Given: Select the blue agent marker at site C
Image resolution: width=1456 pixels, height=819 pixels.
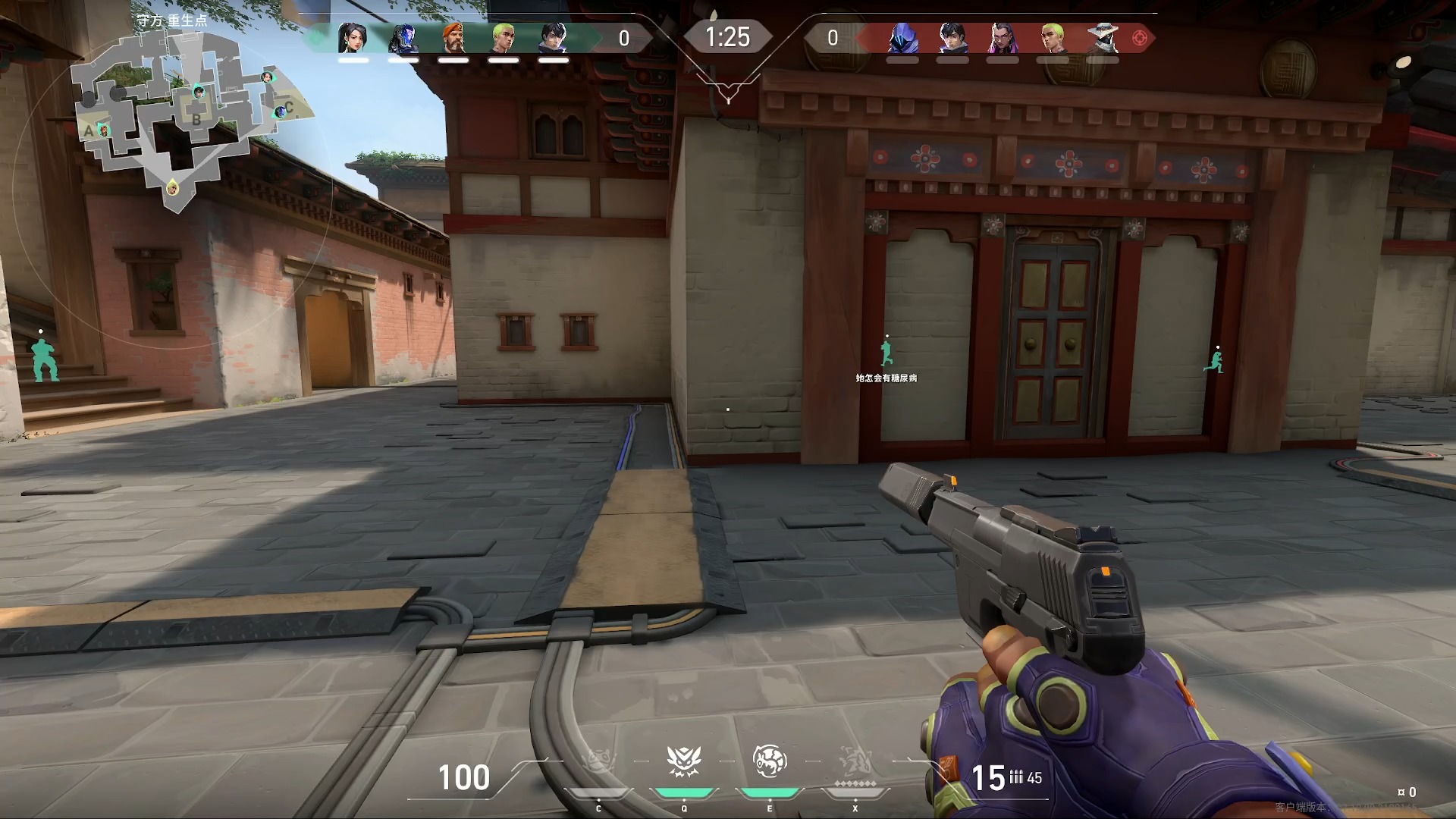Looking at the screenshot, I should pos(280,111).
